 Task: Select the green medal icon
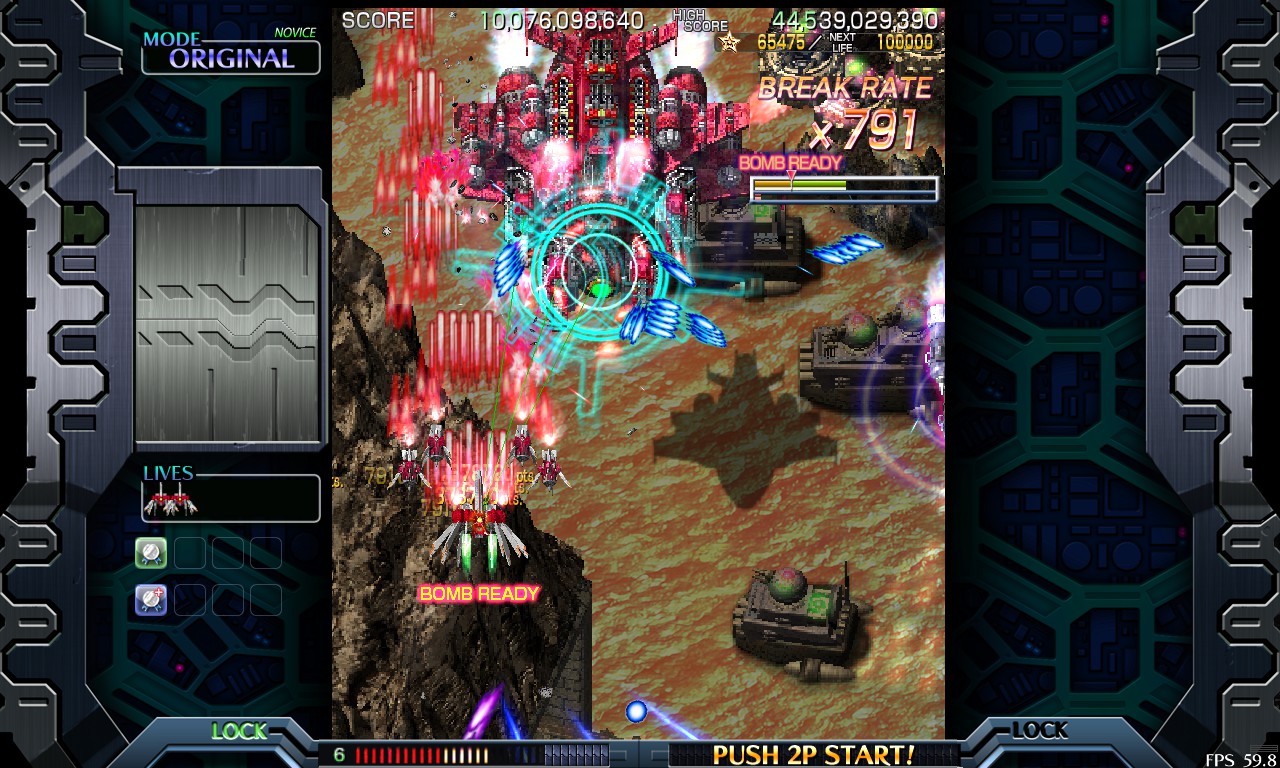151,552
